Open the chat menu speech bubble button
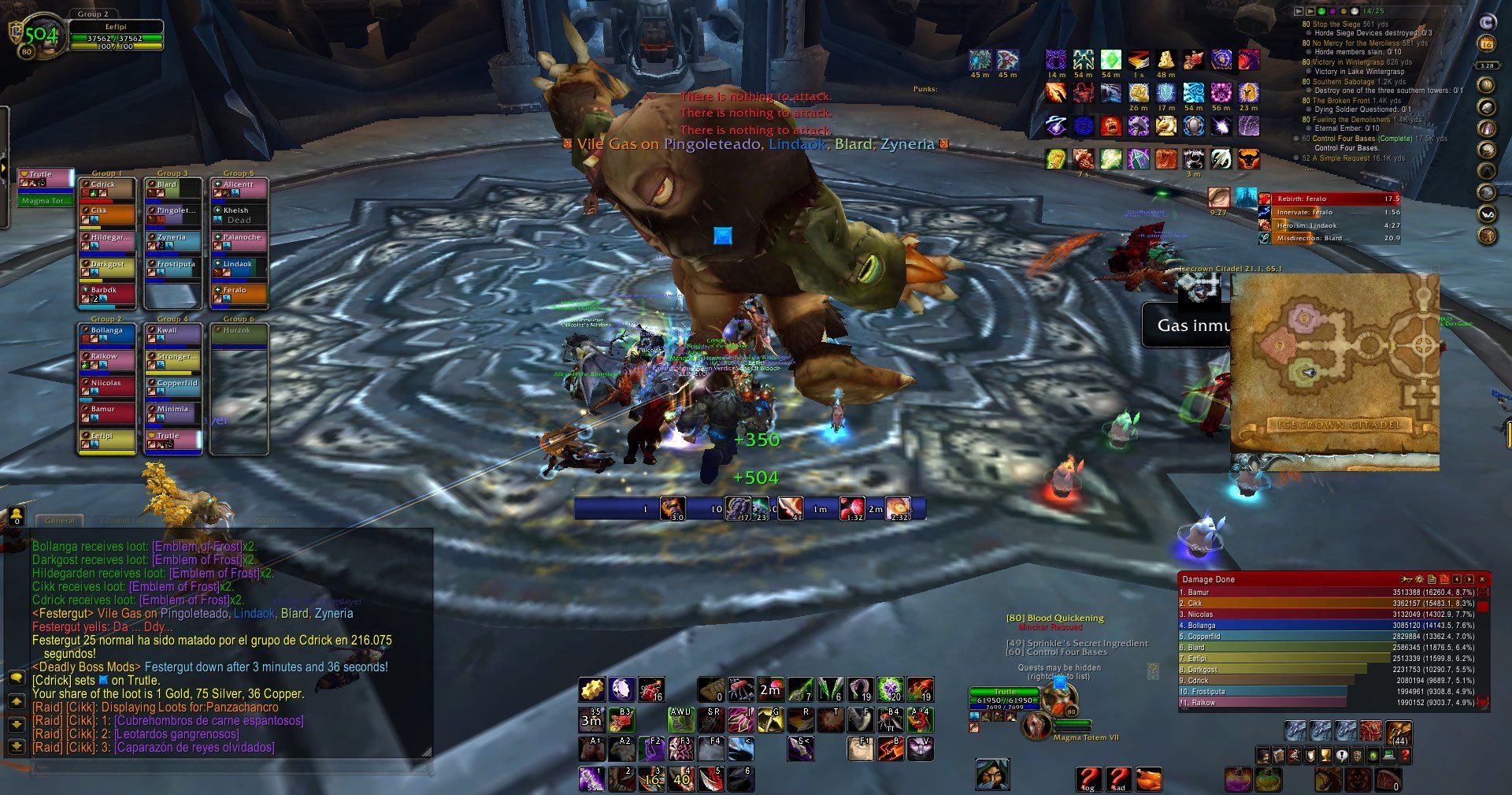1512x795 pixels. pyautogui.click(x=16, y=678)
